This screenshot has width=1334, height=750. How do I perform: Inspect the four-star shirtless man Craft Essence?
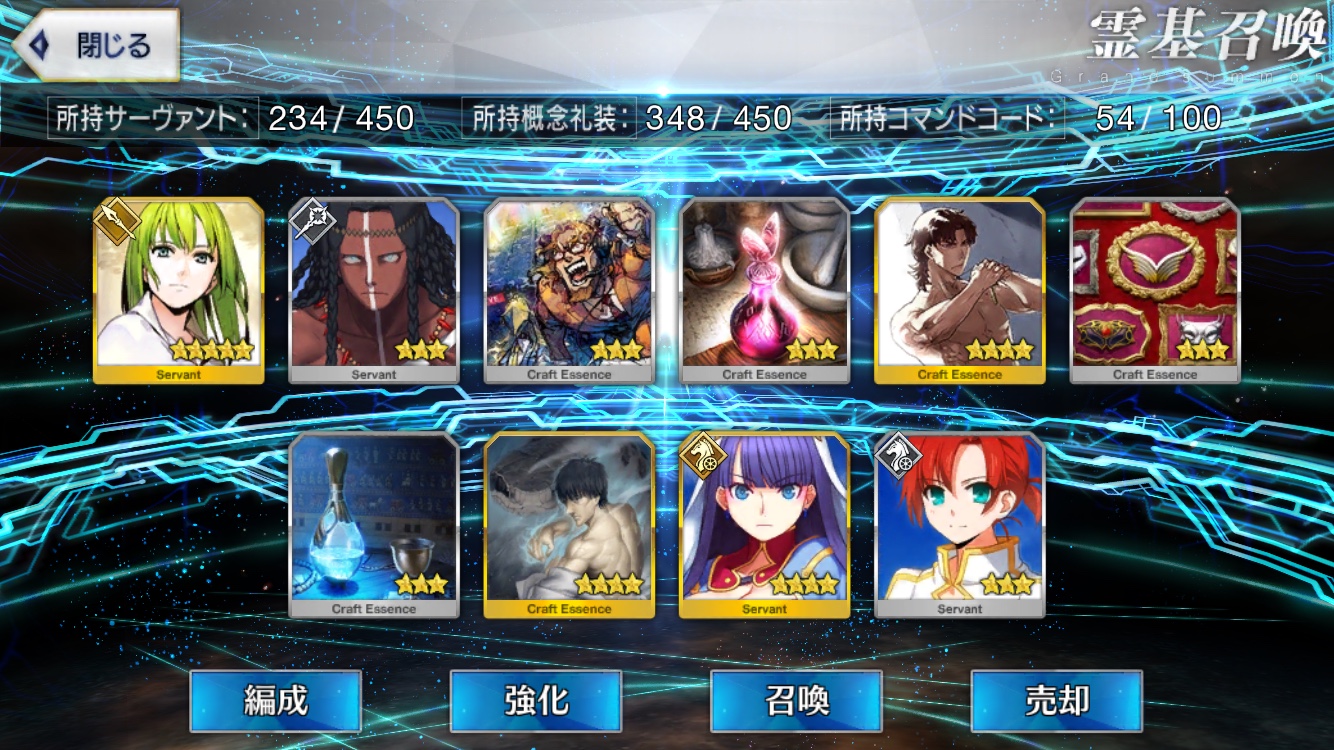click(960, 290)
